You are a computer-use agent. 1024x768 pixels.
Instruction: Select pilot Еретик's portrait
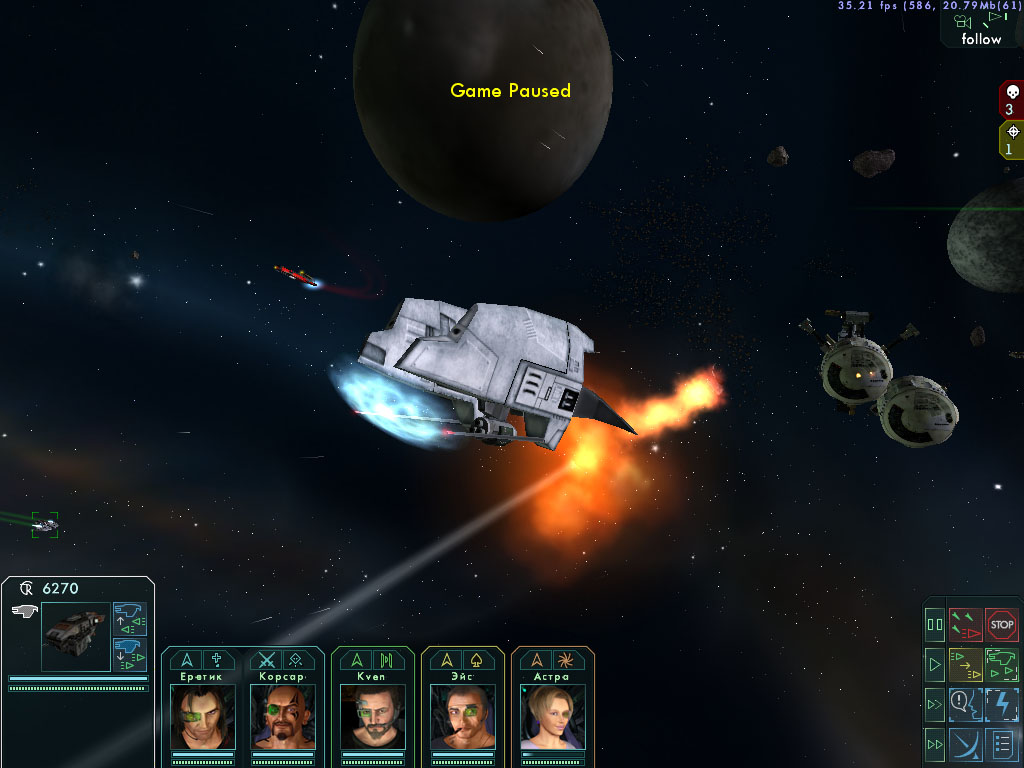pyautogui.click(x=202, y=716)
